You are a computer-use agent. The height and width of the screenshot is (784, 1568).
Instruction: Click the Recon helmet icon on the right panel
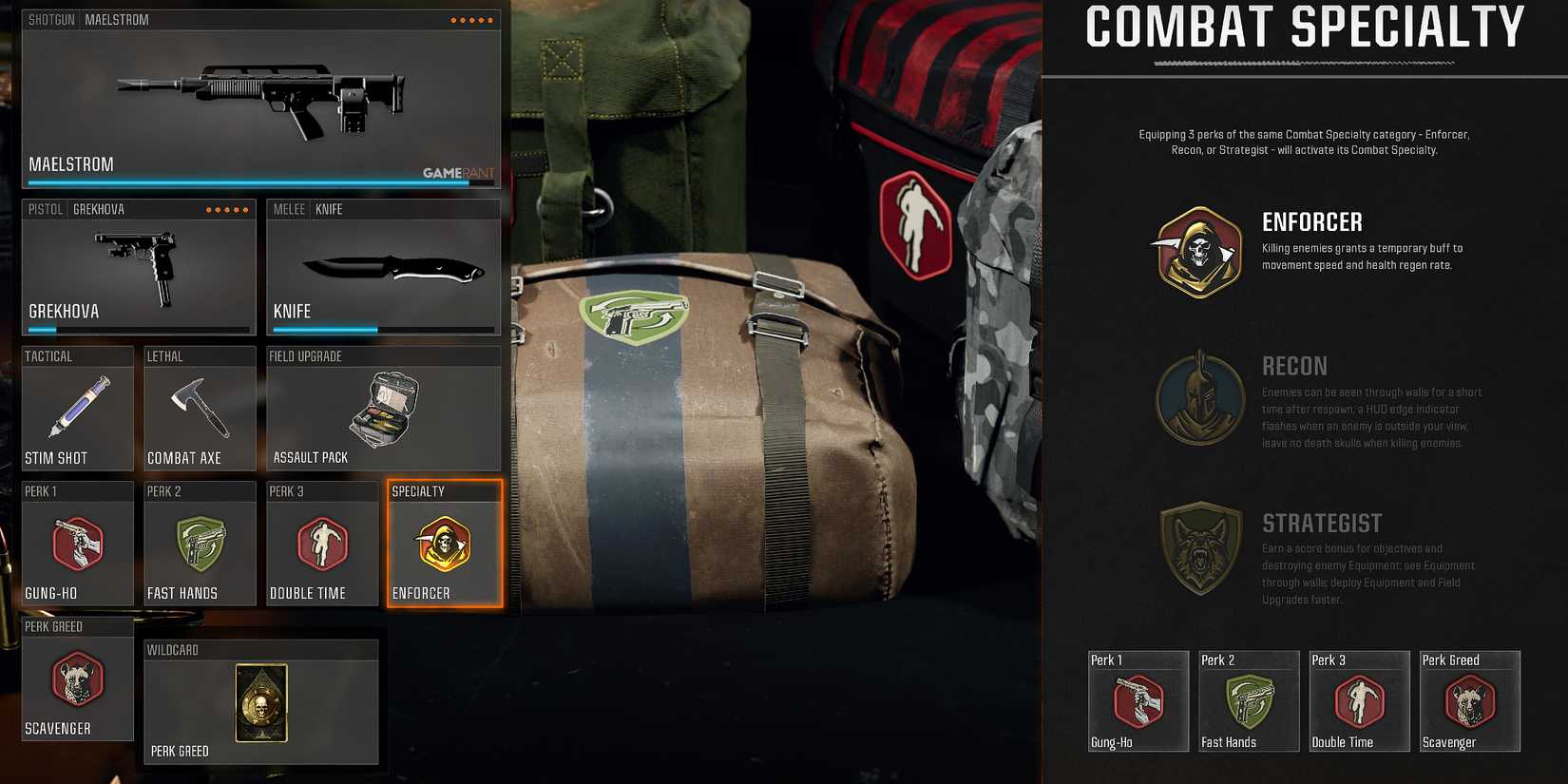click(1198, 399)
